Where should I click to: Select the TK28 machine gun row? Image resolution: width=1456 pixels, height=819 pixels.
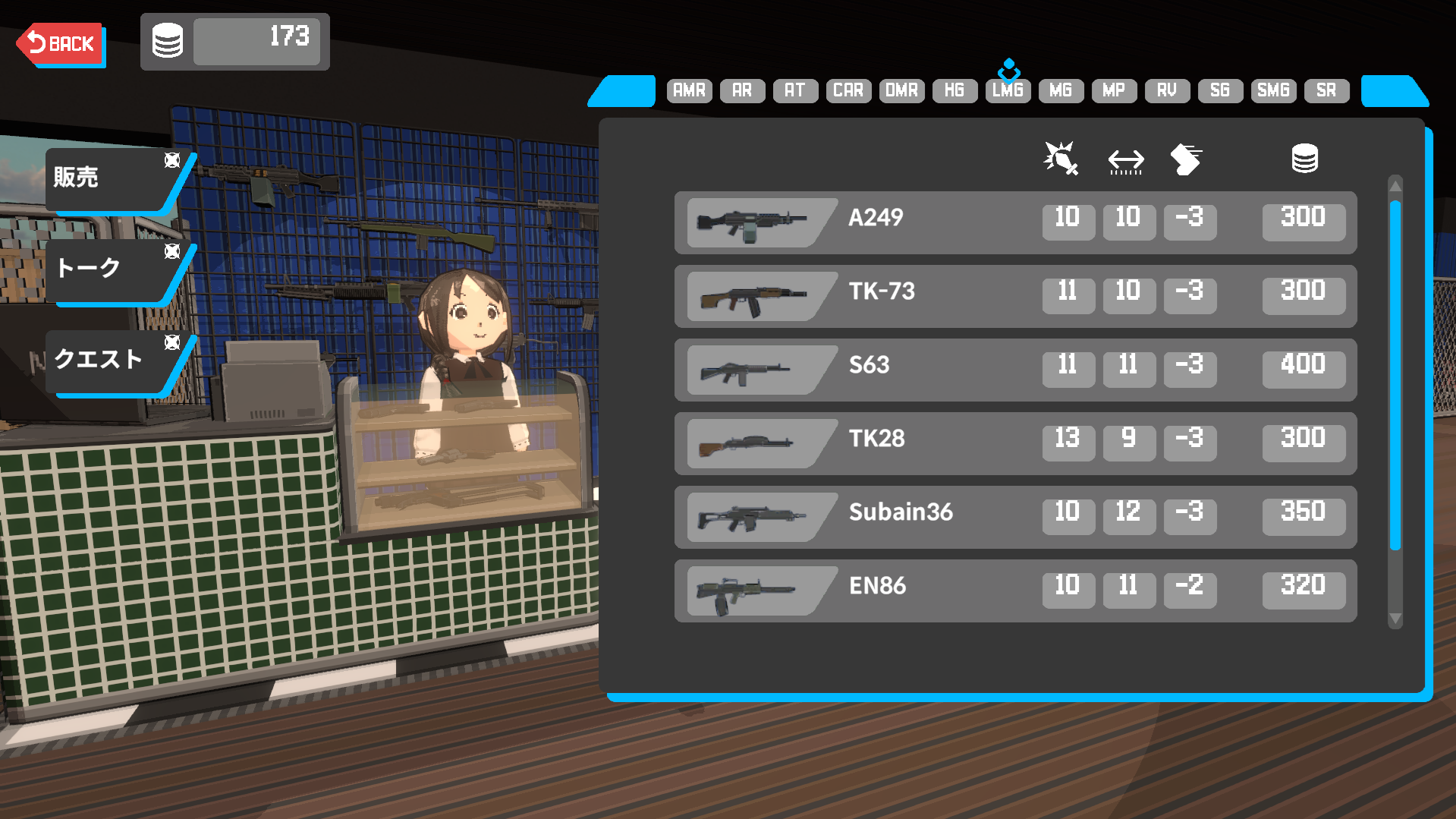point(1015,443)
